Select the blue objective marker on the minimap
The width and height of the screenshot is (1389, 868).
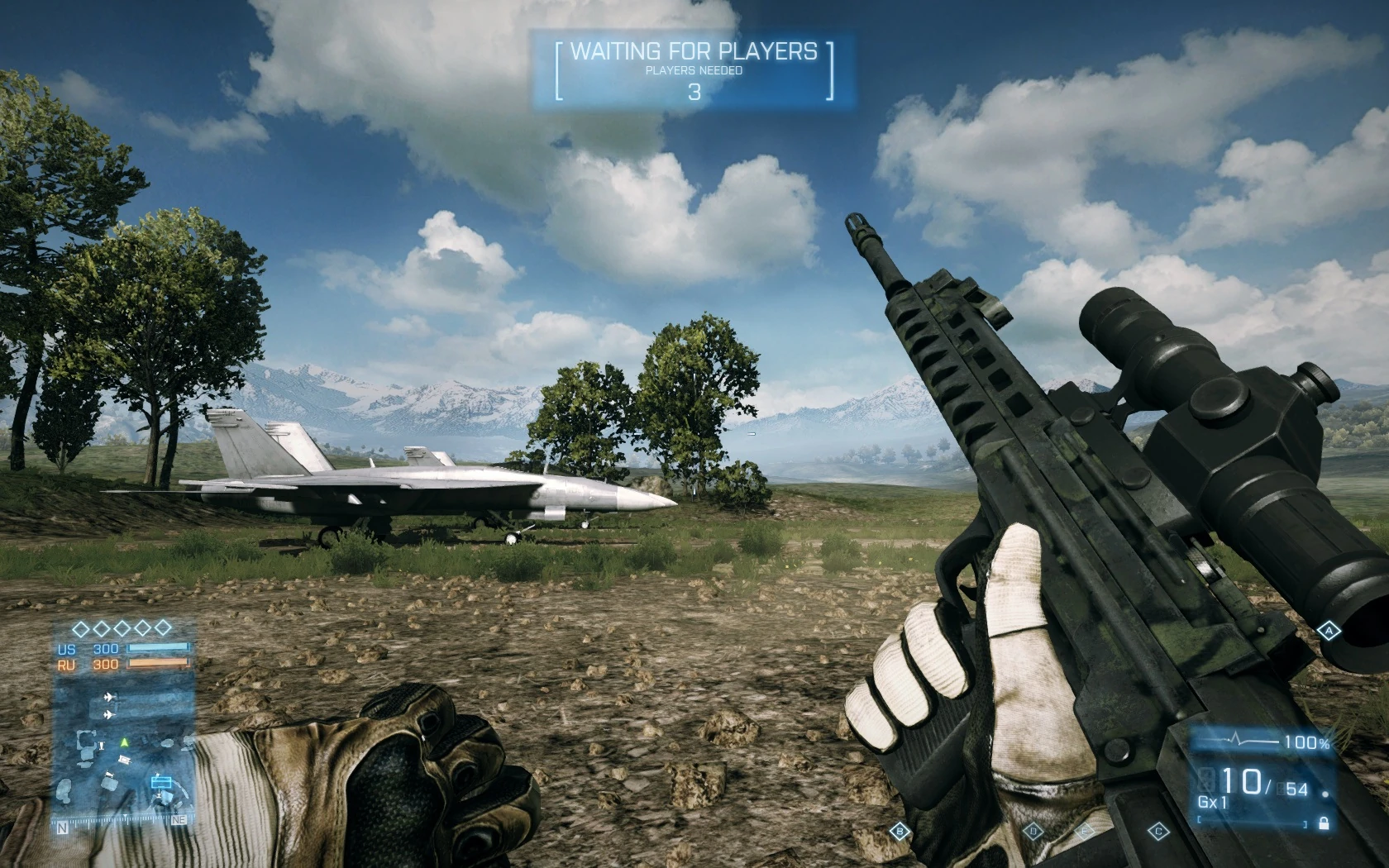click(x=160, y=782)
